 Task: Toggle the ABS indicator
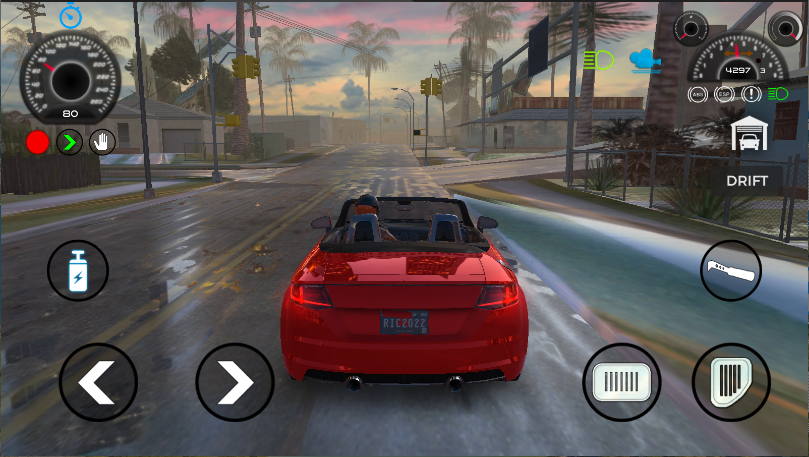698,94
